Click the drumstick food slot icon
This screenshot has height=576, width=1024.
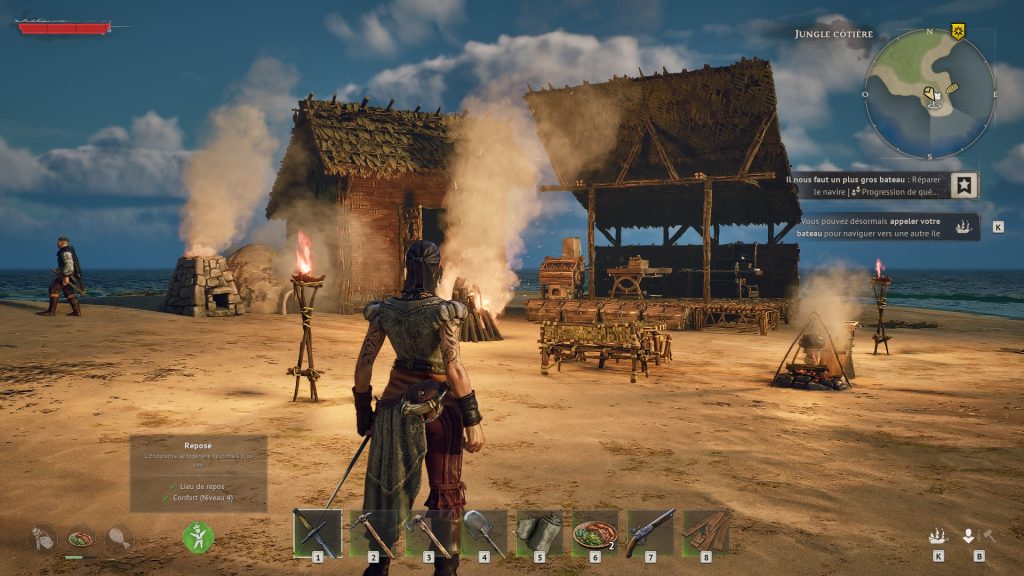coord(119,538)
